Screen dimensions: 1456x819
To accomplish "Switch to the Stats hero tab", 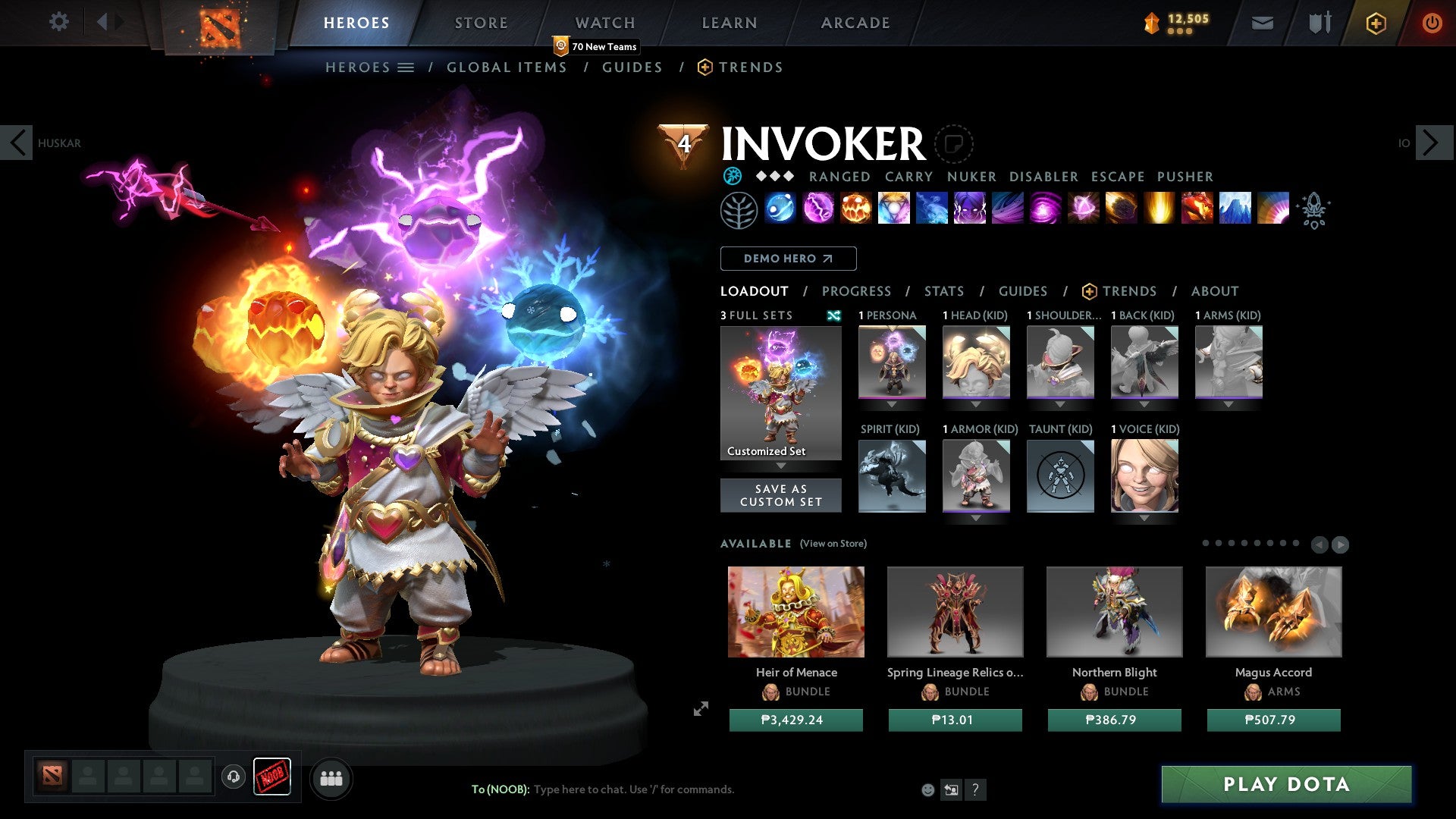I will [x=943, y=291].
